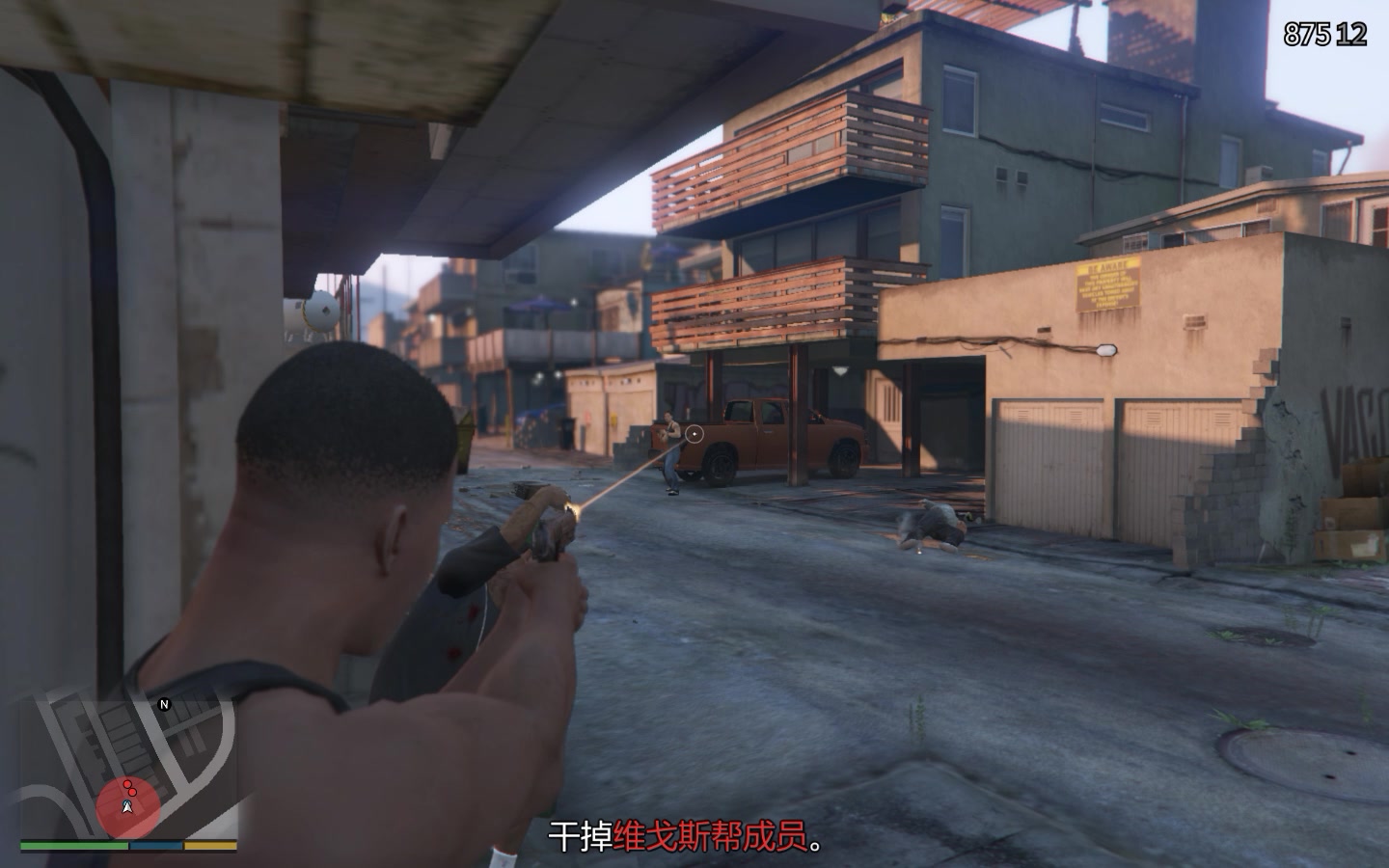
Task: Toggle the yellow armor bar segment
Action: coord(210,845)
